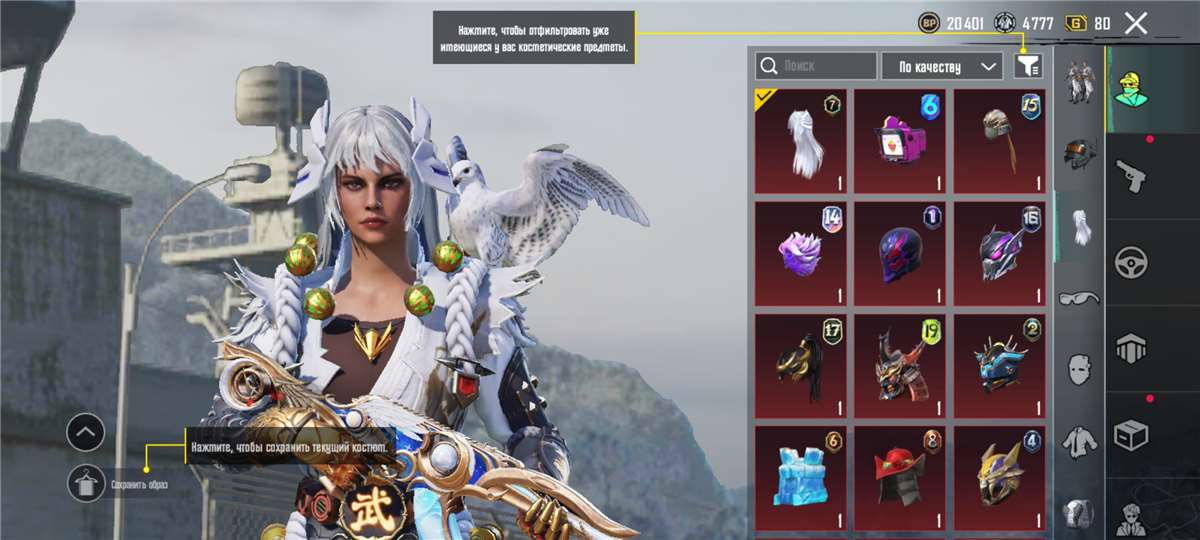Image resolution: width=1200 pixels, height=540 pixels.
Task: Select the helmet with brown ponytail
Action: tap(999, 141)
